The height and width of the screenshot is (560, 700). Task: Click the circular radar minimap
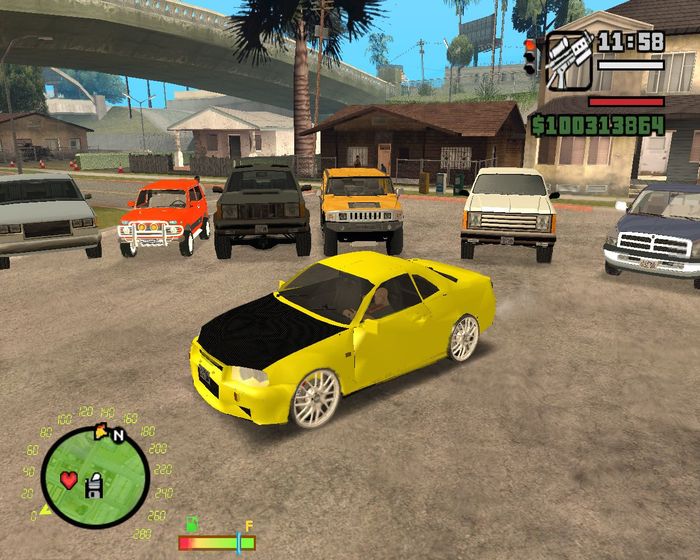point(94,477)
